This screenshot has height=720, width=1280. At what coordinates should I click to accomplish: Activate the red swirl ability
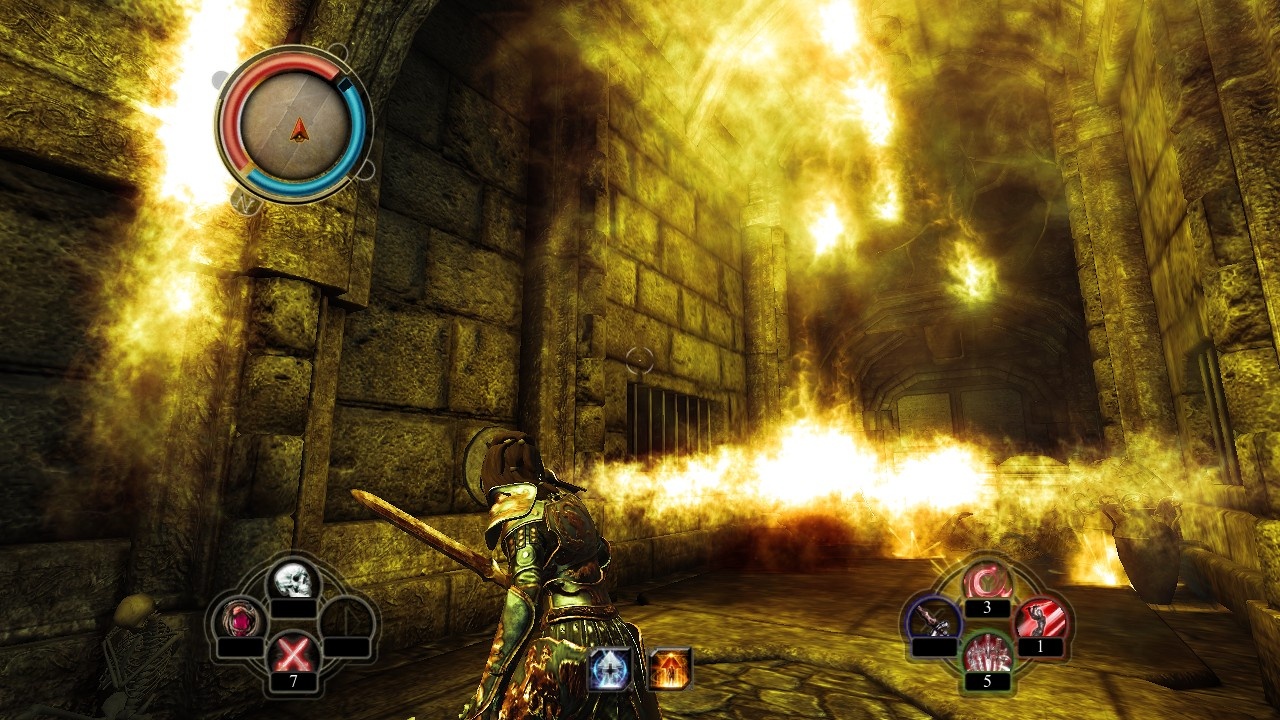[x=986, y=582]
